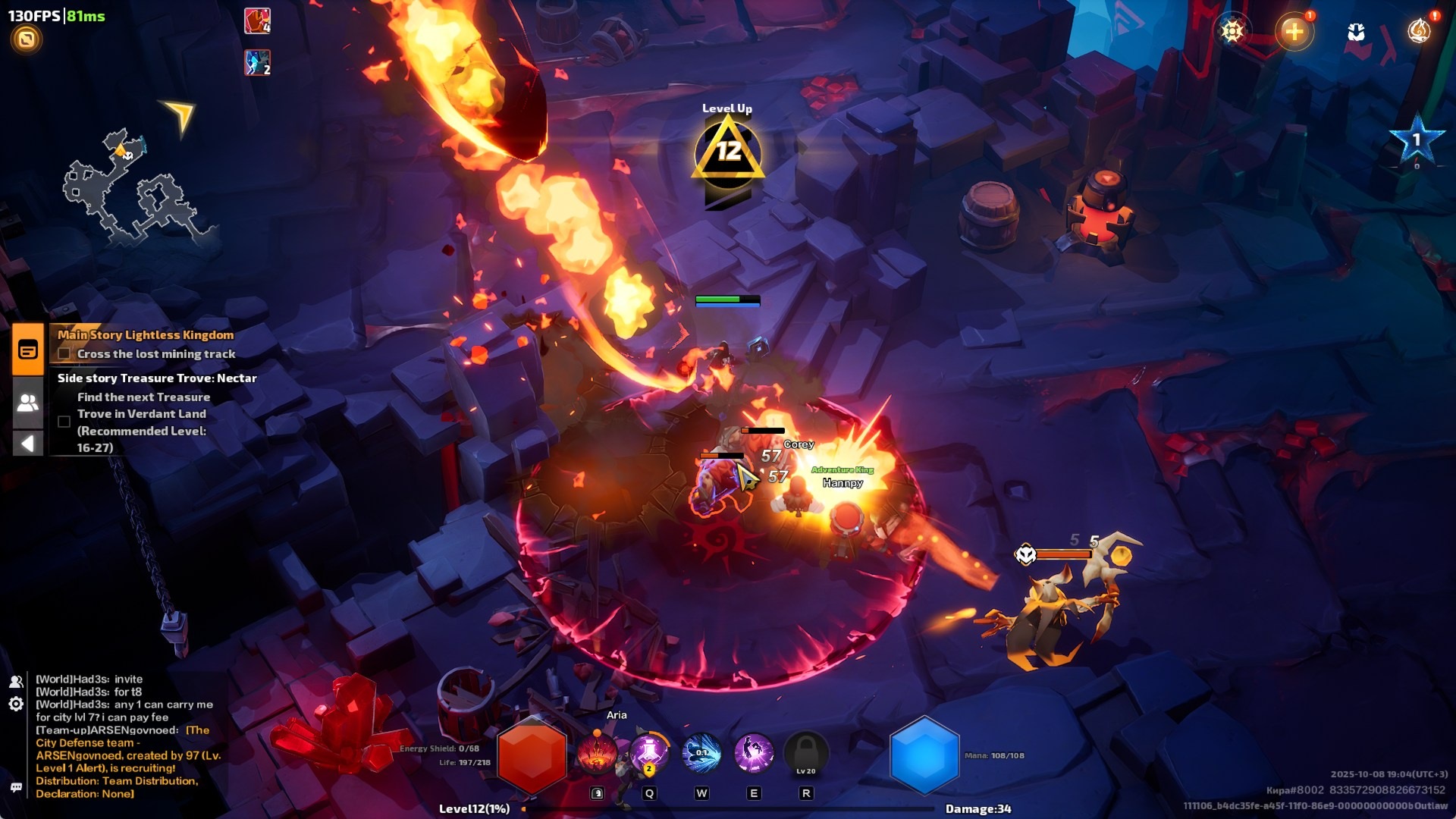Activate the red fire basic attack skill
This screenshot has width=1456, height=819.
598,754
